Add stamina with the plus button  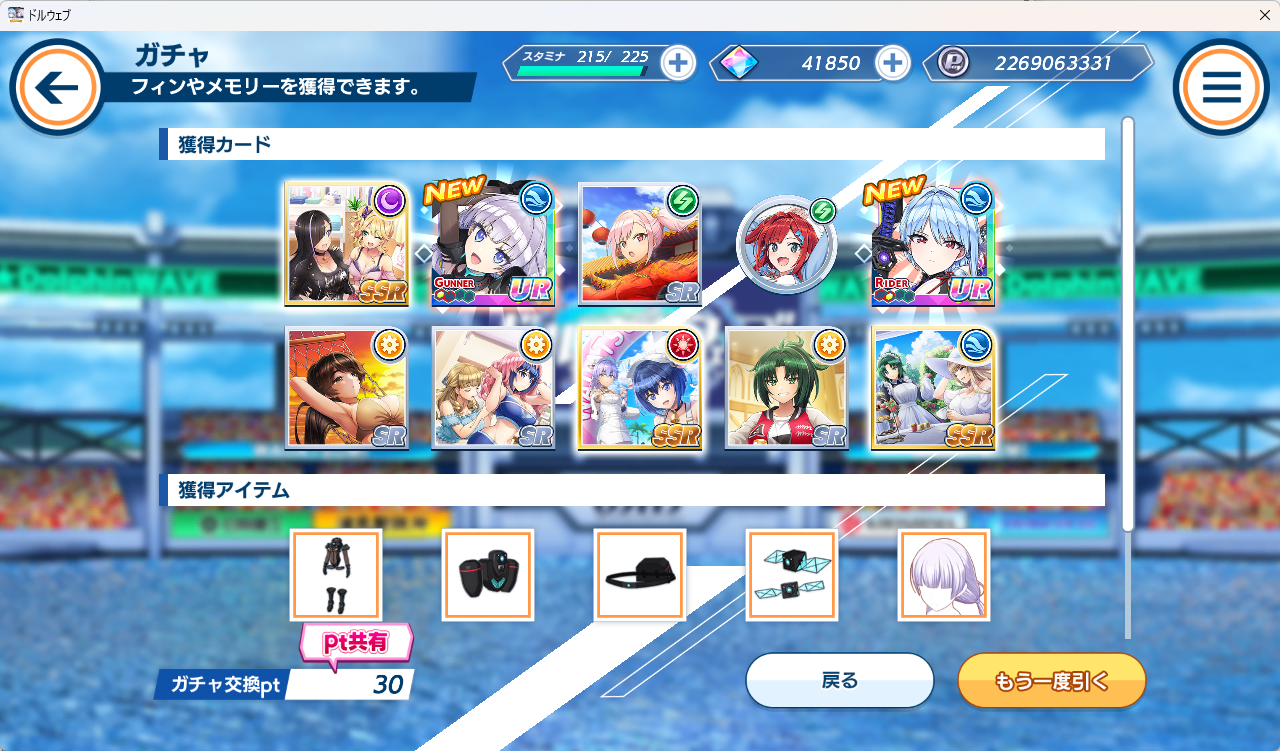(678, 63)
